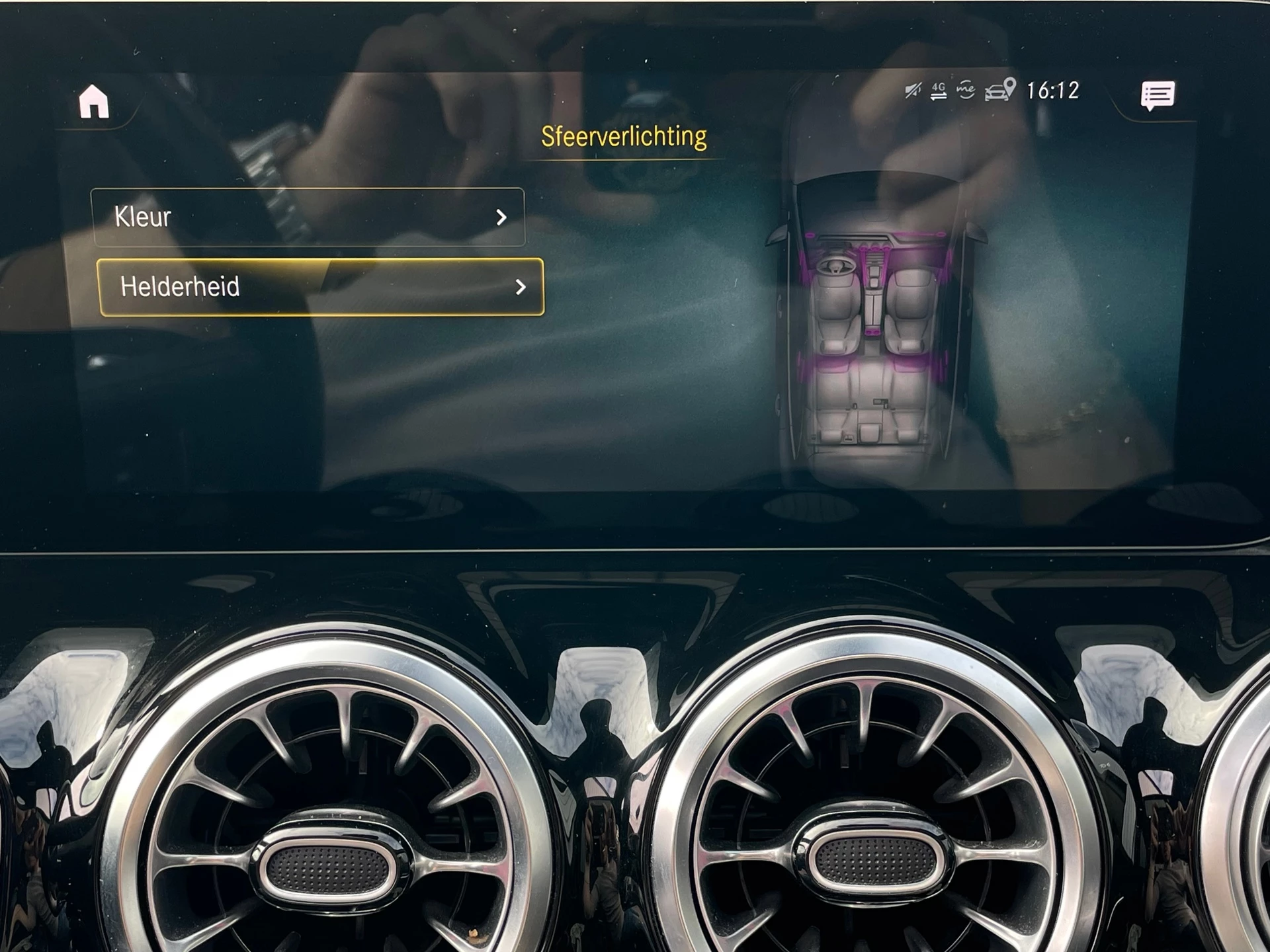Open Helderheid brightness settings
Screen dimensions: 1270x952
pyautogui.click(x=298, y=287)
